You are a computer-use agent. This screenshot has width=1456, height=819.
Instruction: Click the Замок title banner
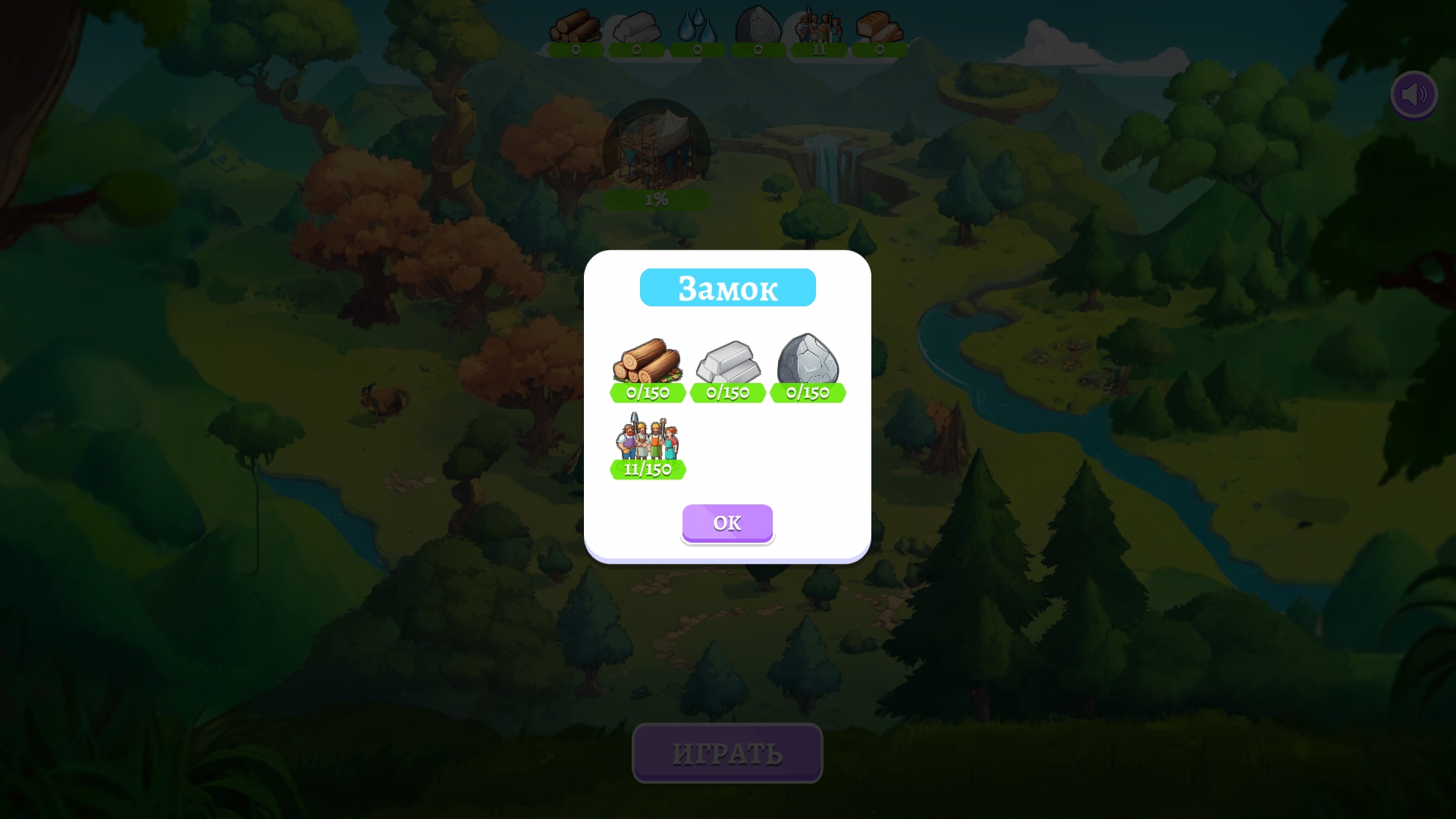[x=727, y=287]
